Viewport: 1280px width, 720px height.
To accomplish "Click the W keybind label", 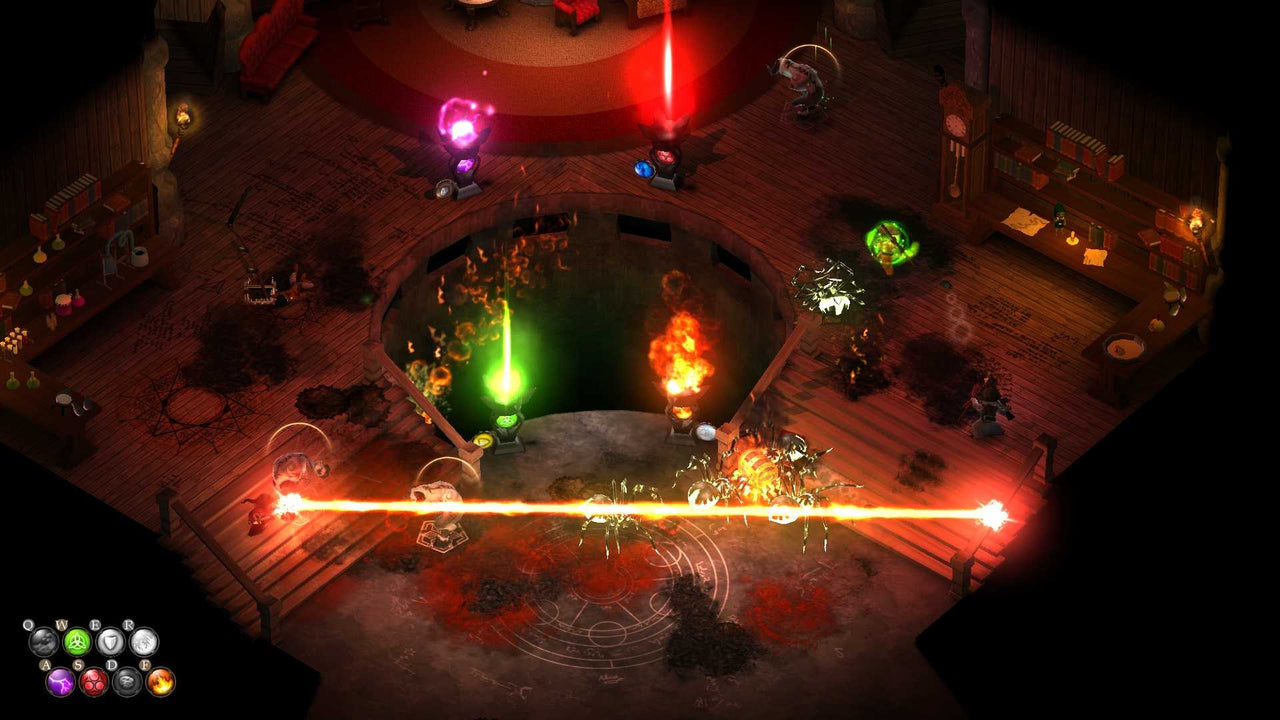I will point(63,624).
